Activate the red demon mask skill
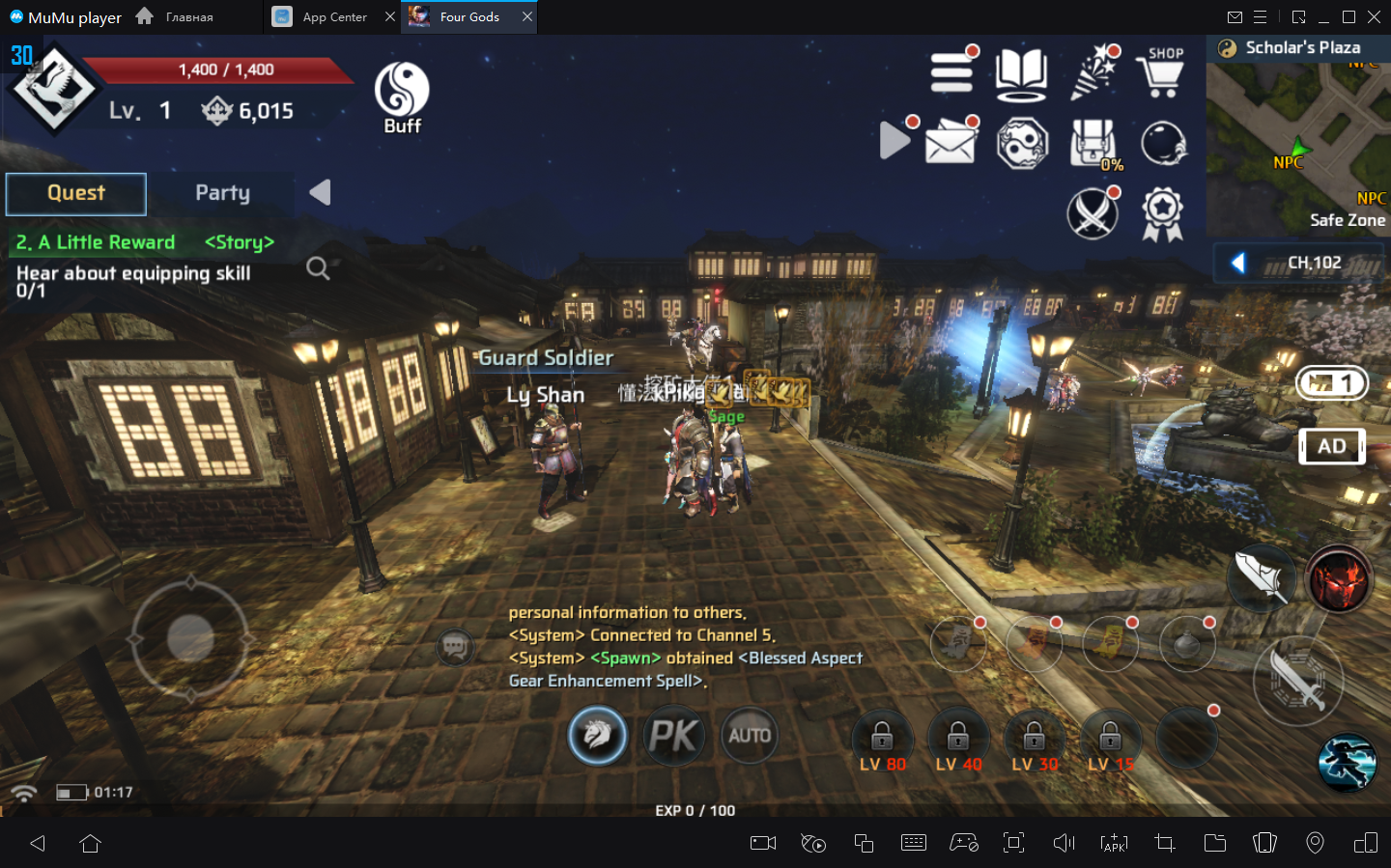The height and width of the screenshot is (868, 1391). click(x=1339, y=580)
